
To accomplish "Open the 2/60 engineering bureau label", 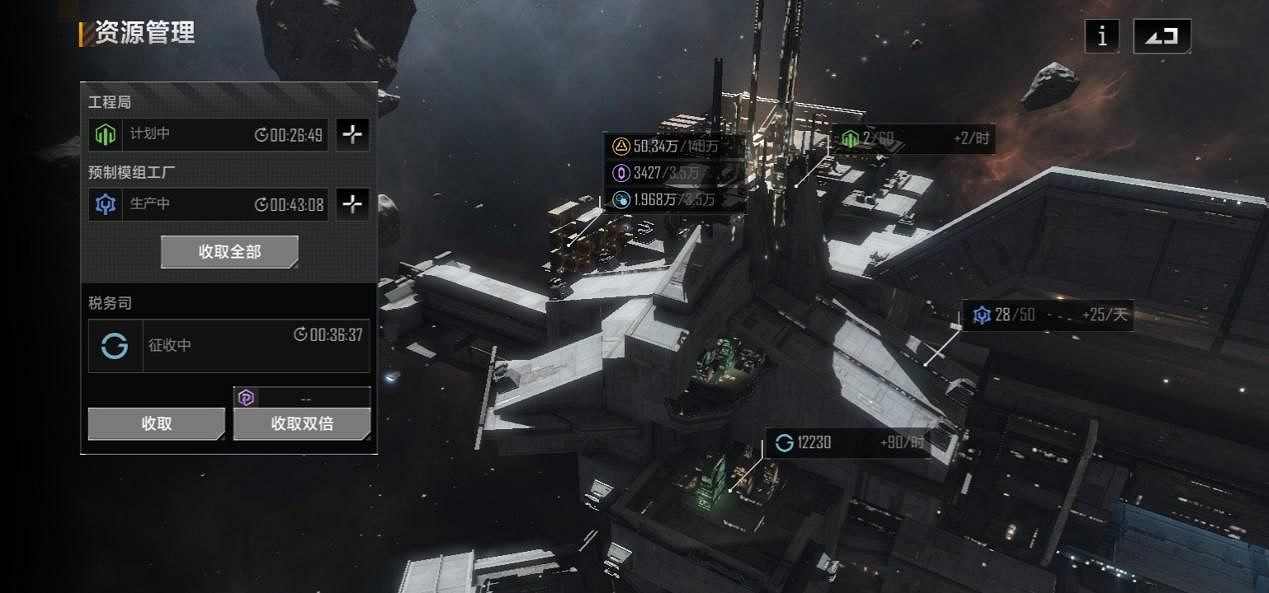I will coord(912,139).
